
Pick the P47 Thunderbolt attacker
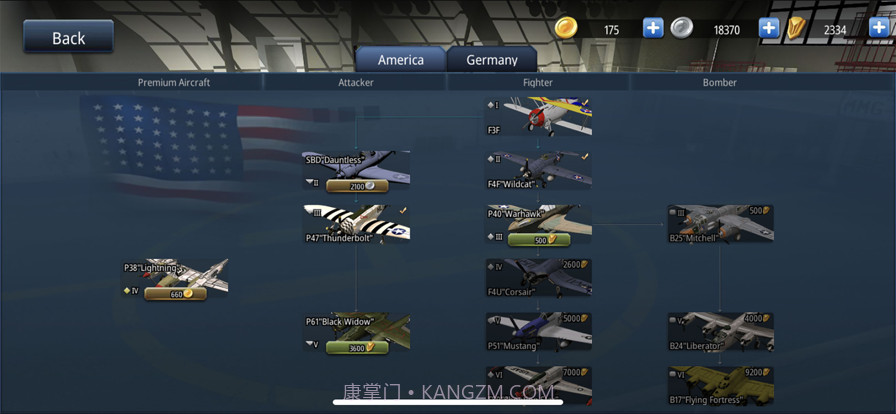click(356, 223)
